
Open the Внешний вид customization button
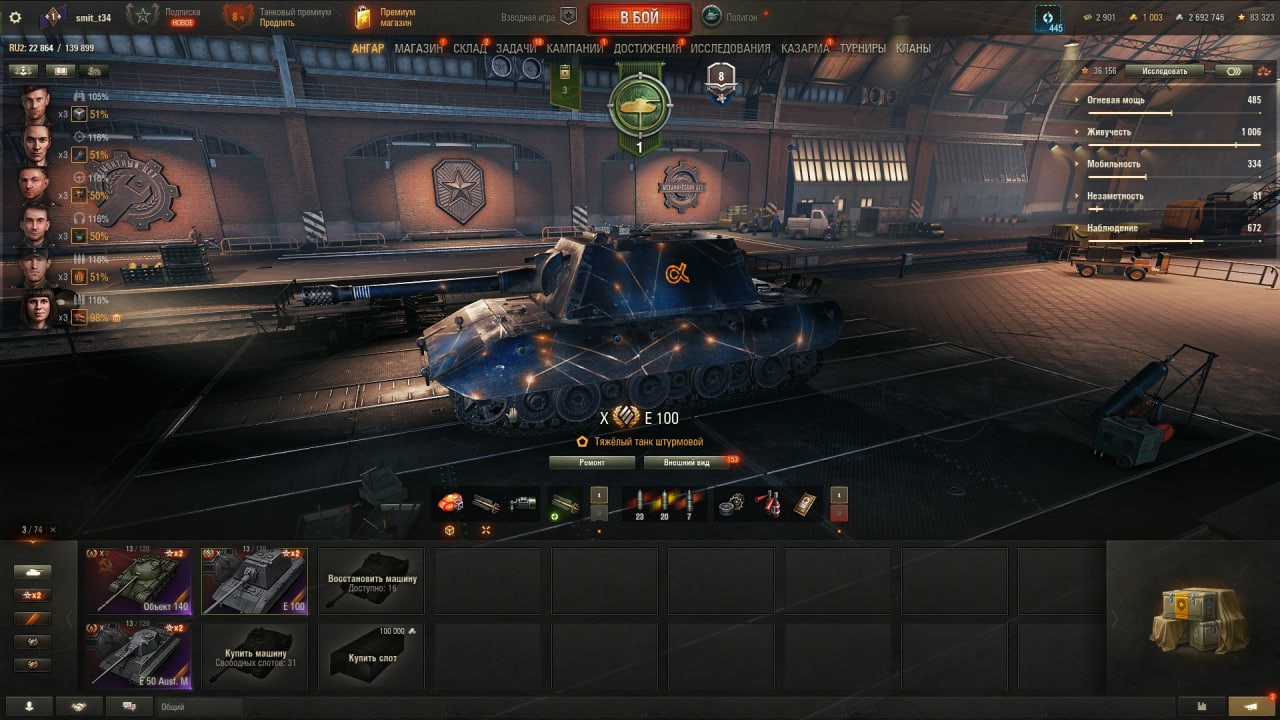(687, 463)
